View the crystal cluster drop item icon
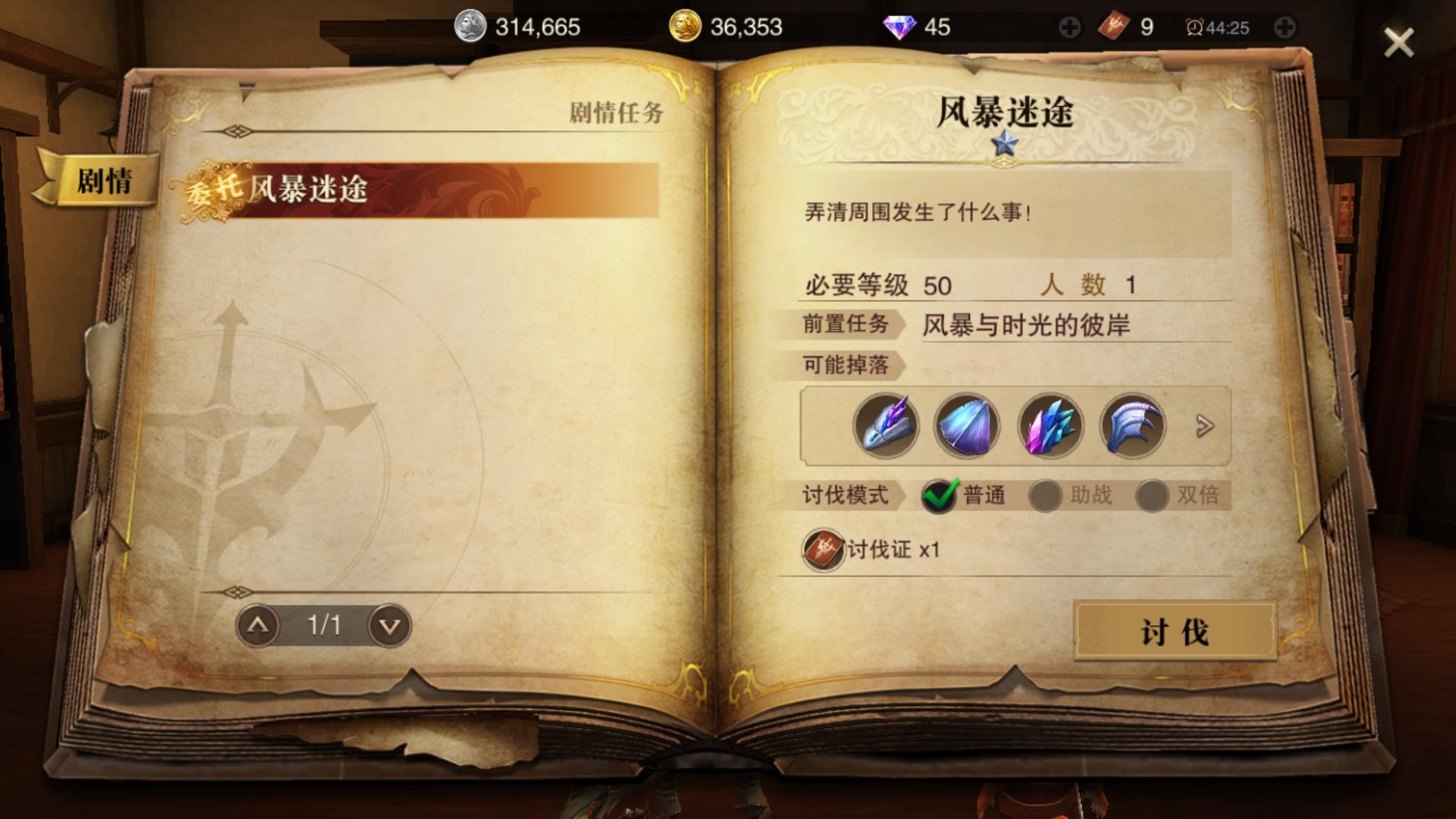The height and width of the screenshot is (819, 1456). [x=1050, y=426]
